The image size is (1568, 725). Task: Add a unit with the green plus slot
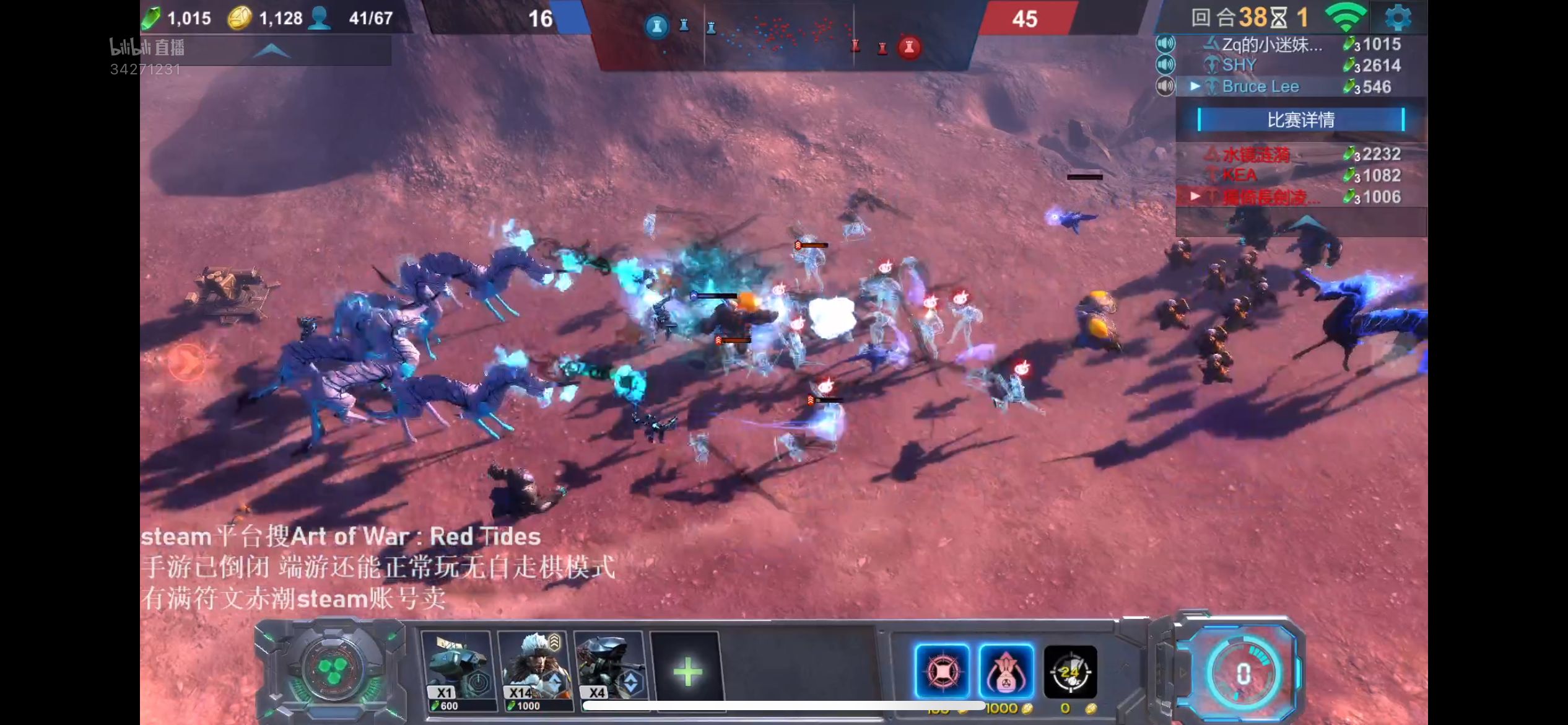[x=687, y=672]
